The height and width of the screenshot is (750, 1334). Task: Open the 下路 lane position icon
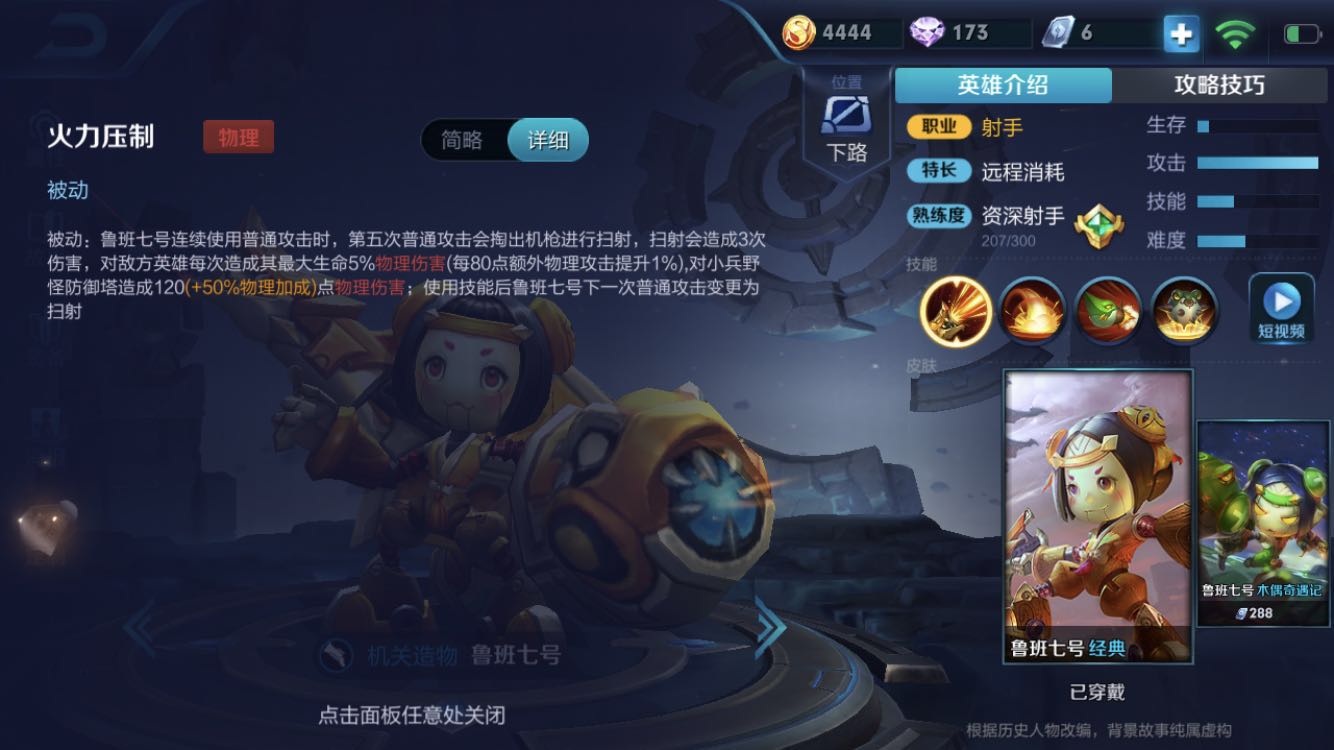847,117
